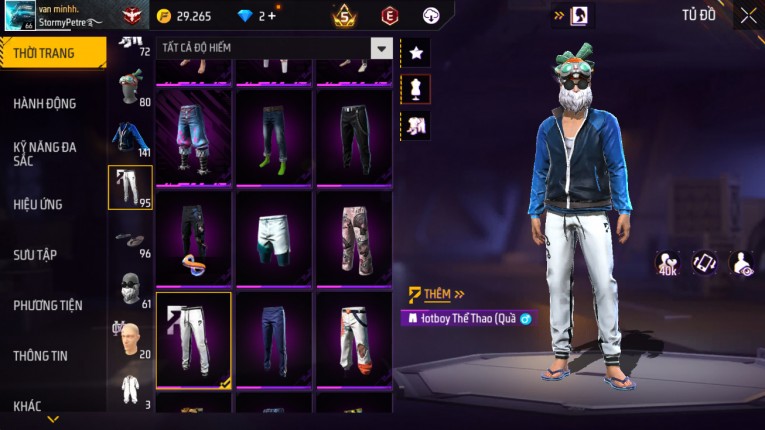The image size is (765, 430).
Task: Open the PHƯƠNG TIỆN vehicles tab
Action: click(x=48, y=305)
